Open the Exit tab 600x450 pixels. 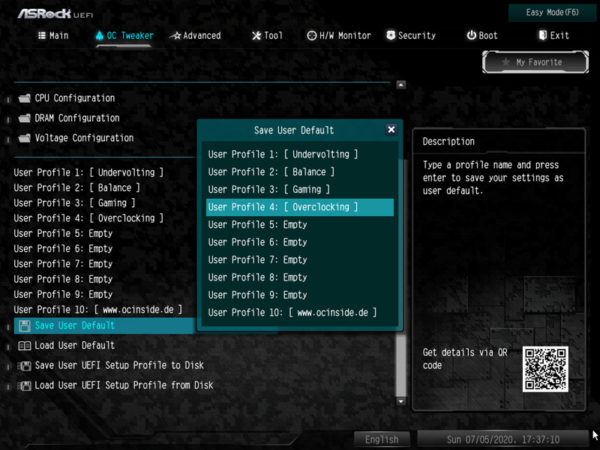point(553,36)
